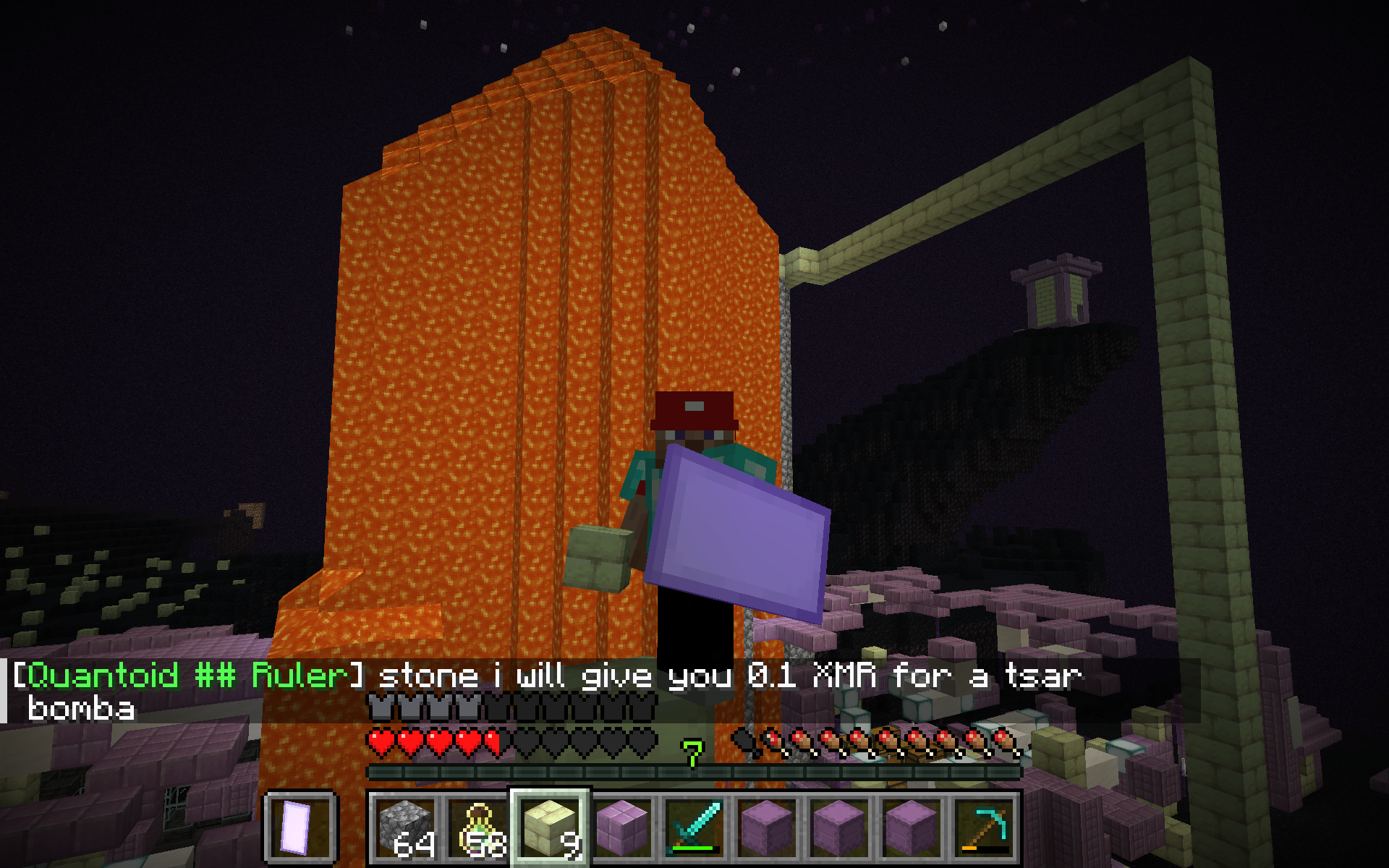Click the offhand shield slot
The height and width of the screenshot is (868, 1389).
click(300, 827)
